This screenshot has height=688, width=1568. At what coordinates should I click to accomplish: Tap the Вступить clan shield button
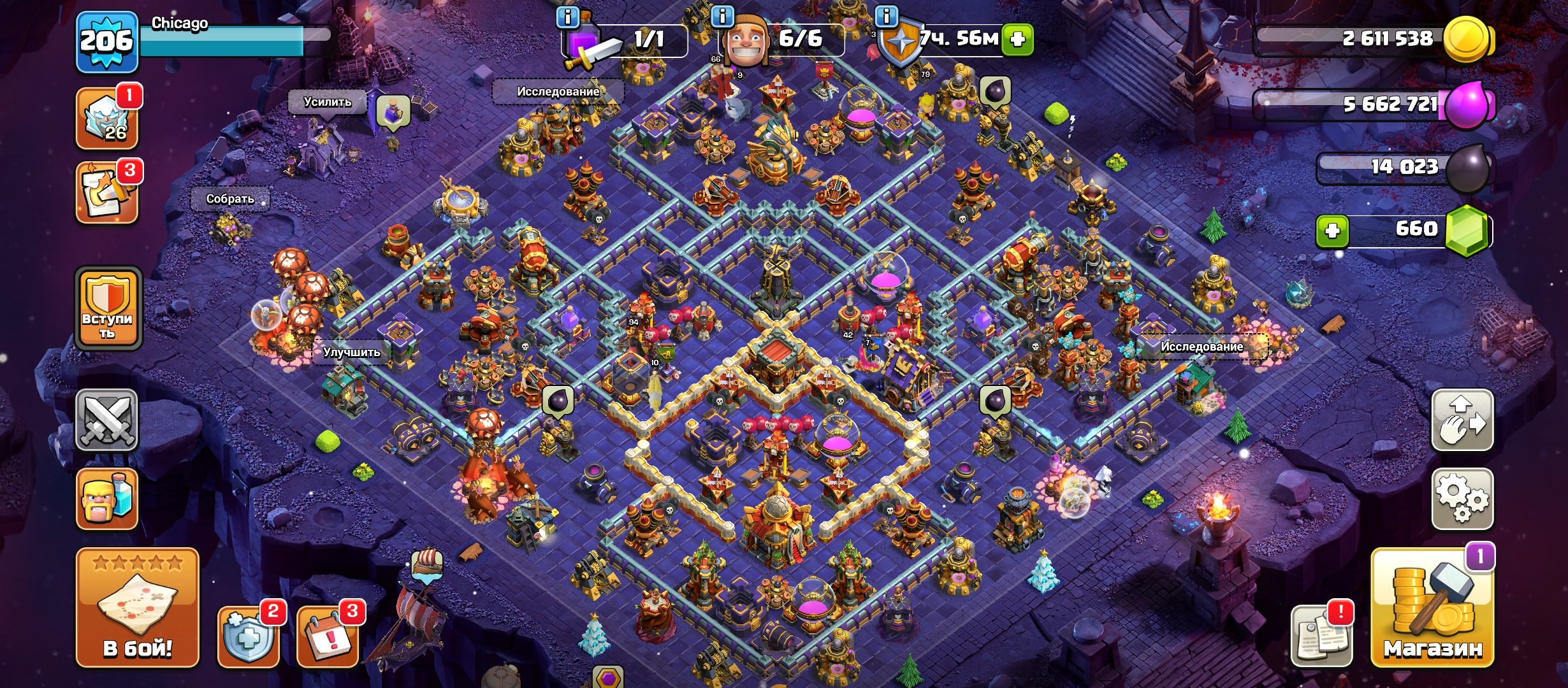click(108, 308)
